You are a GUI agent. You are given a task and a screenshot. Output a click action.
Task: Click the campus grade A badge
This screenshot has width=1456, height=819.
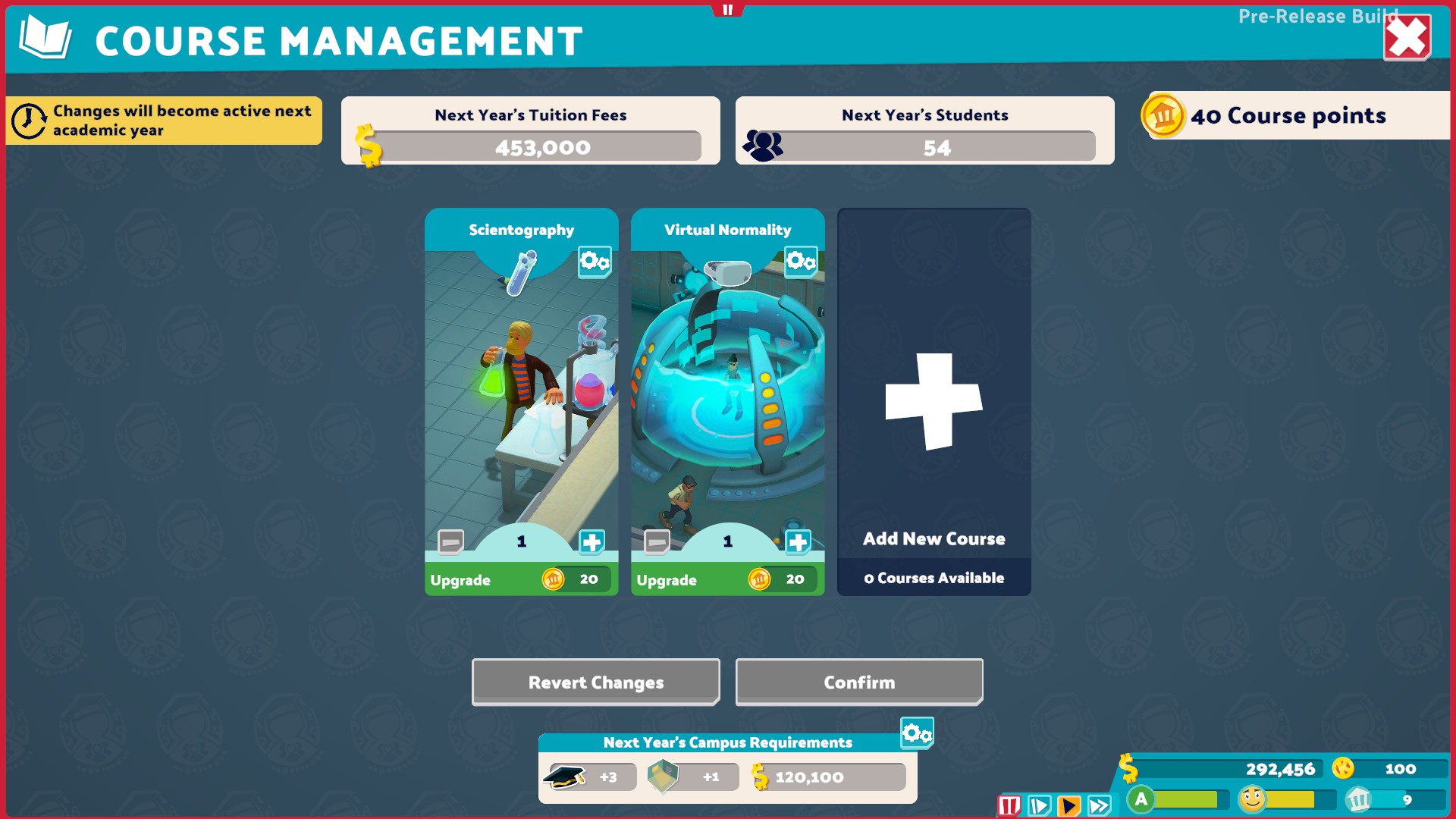coord(1141,799)
